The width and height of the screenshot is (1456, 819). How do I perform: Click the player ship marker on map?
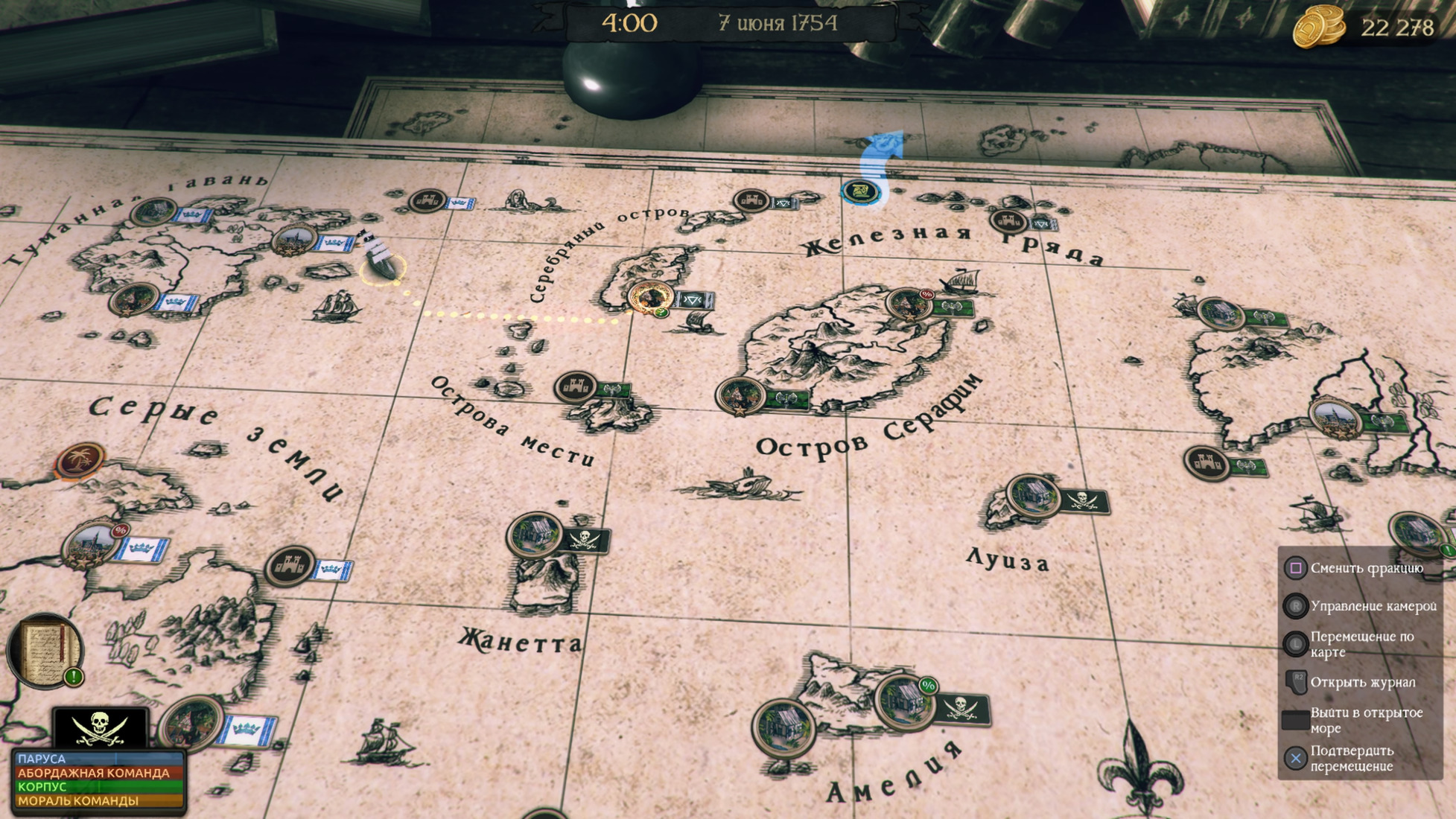[x=381, y=258]
